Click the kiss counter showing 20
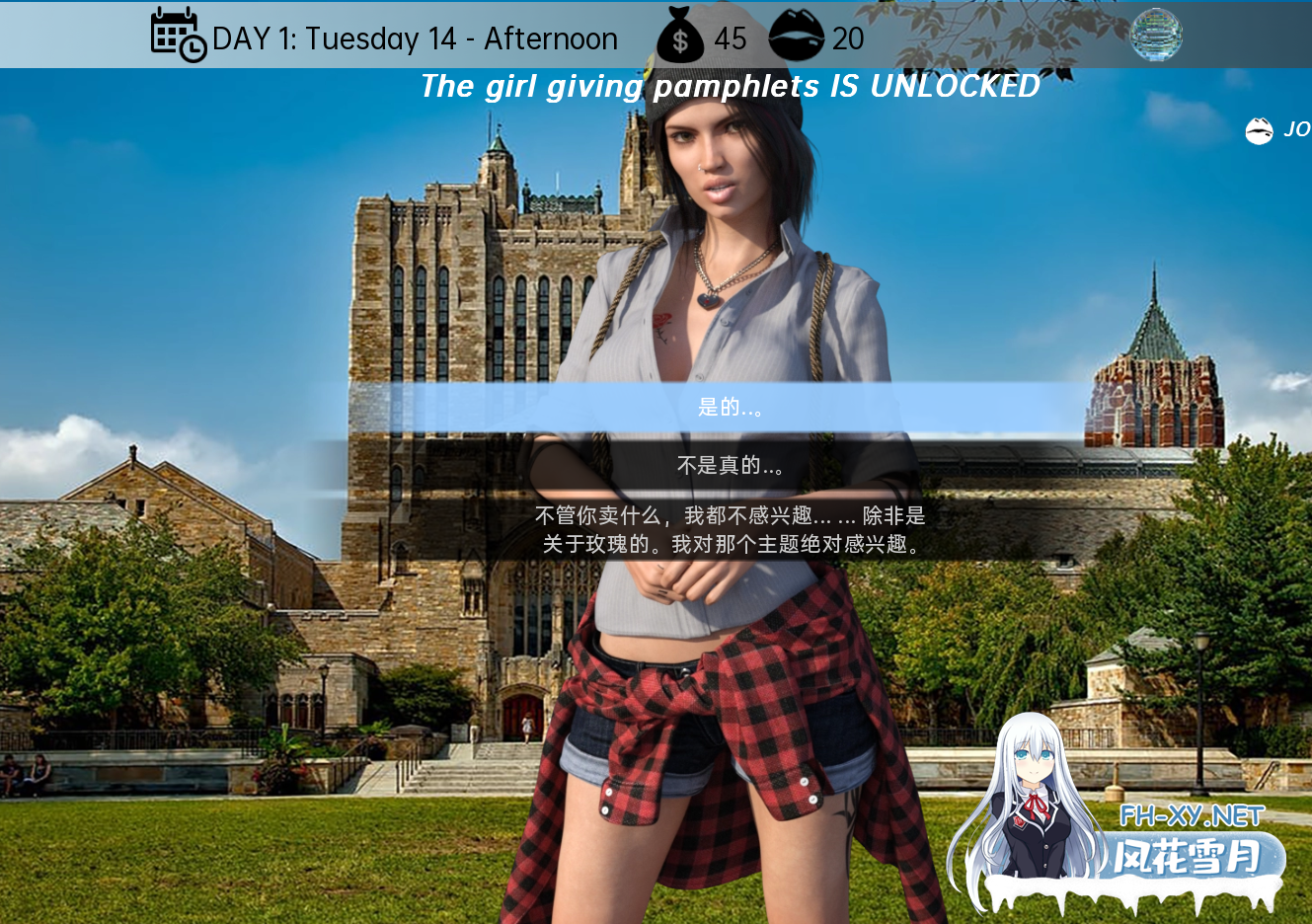This screenshot has height=924, width=1312. pyautogui.click(x=846, y=39)
